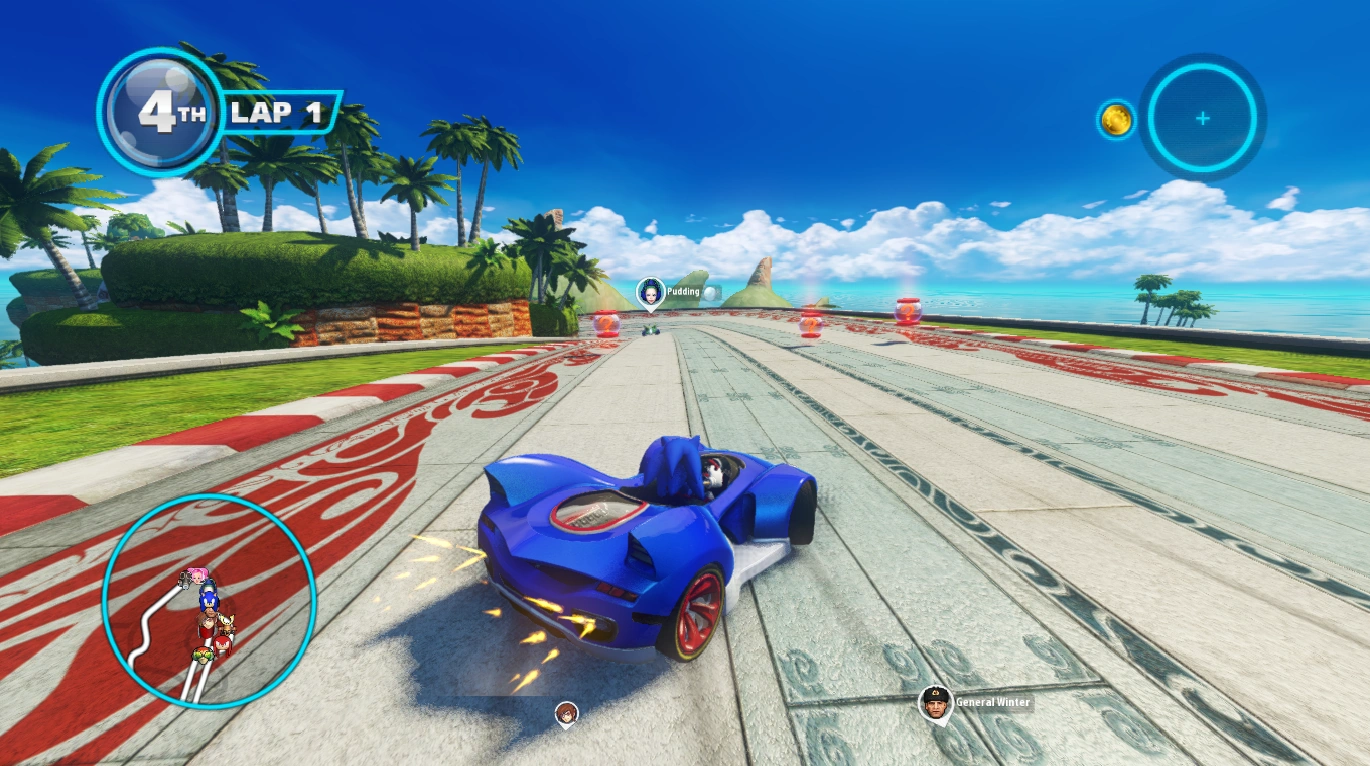The width and height of the screenshot is (1370, 766).
Task: Click the gold coin icon
Action: pos(1116,120)
